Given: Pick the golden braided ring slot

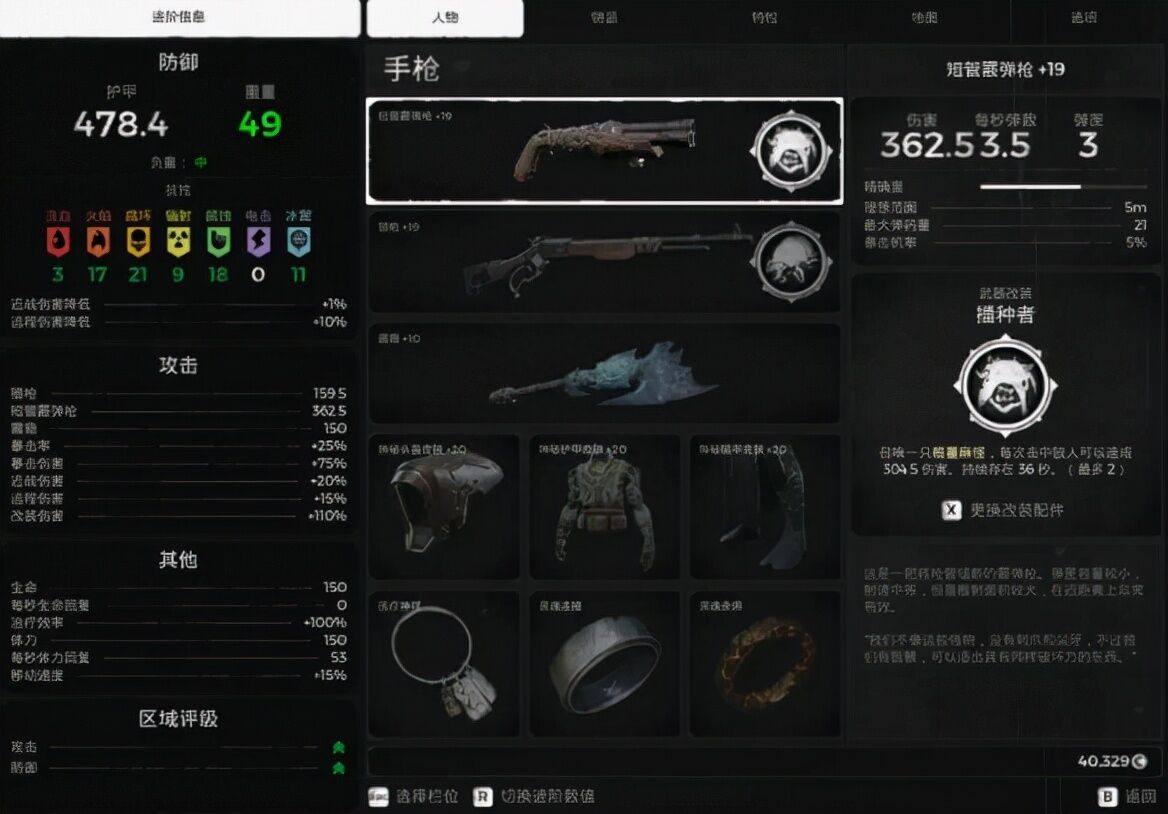Looking at the screenshot, I should [765, 664].
